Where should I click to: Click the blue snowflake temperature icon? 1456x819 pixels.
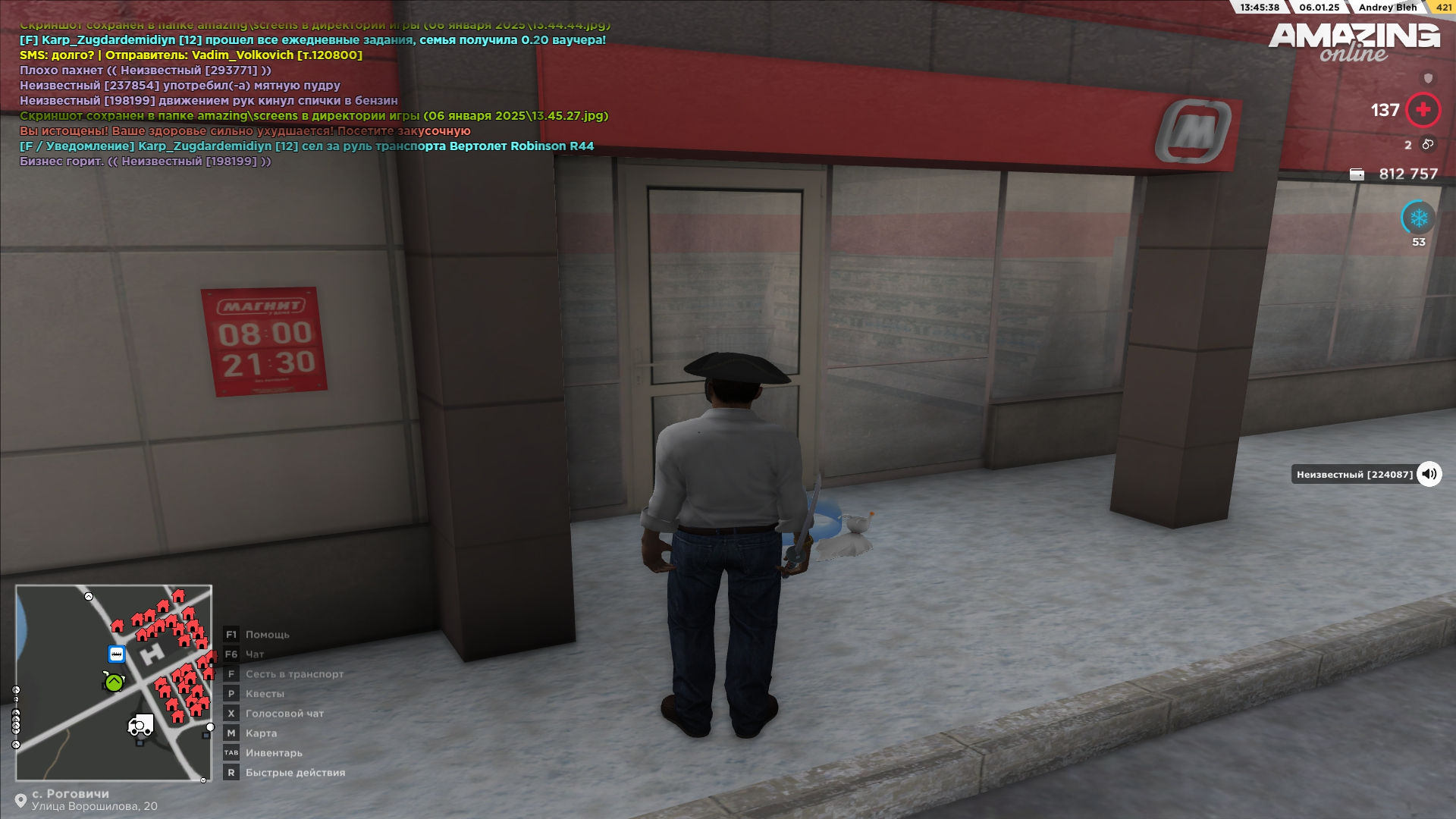tap(1418, 218)
